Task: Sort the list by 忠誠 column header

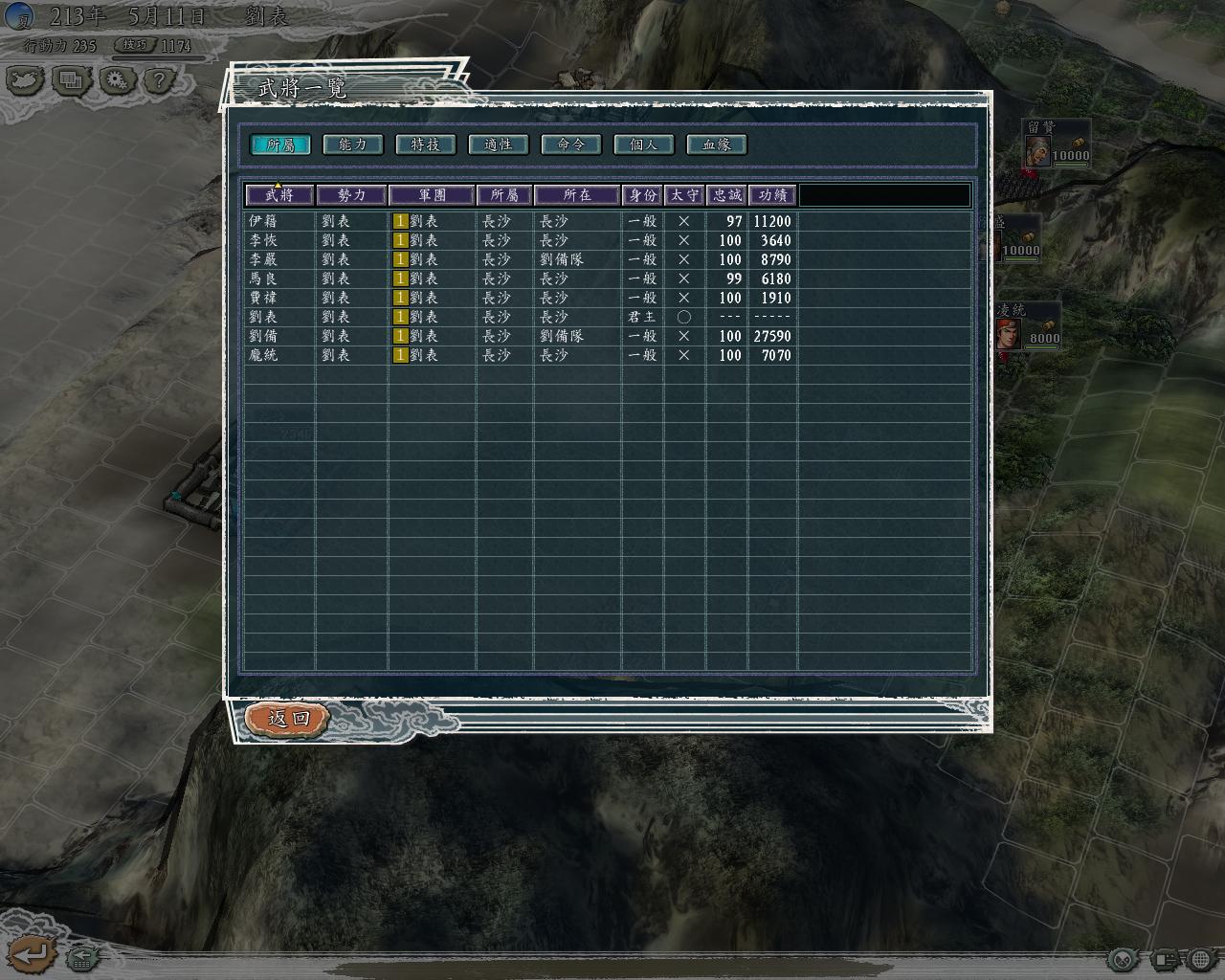Action: pyautogui.click(x=726, y=195)
